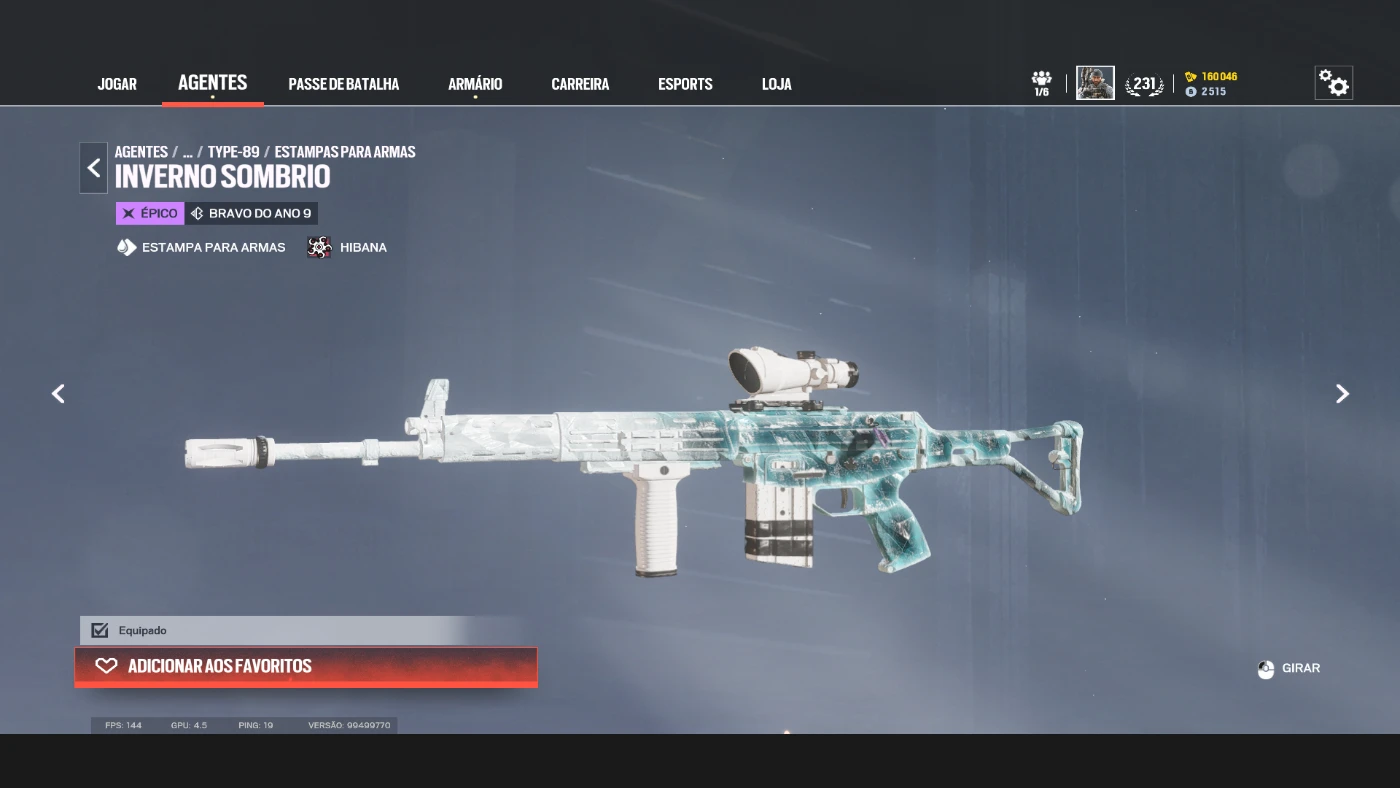The width and height of the screenshot is (1400, 788).
Task: Open the squad party icon
Action: (x=1041, y=83)
